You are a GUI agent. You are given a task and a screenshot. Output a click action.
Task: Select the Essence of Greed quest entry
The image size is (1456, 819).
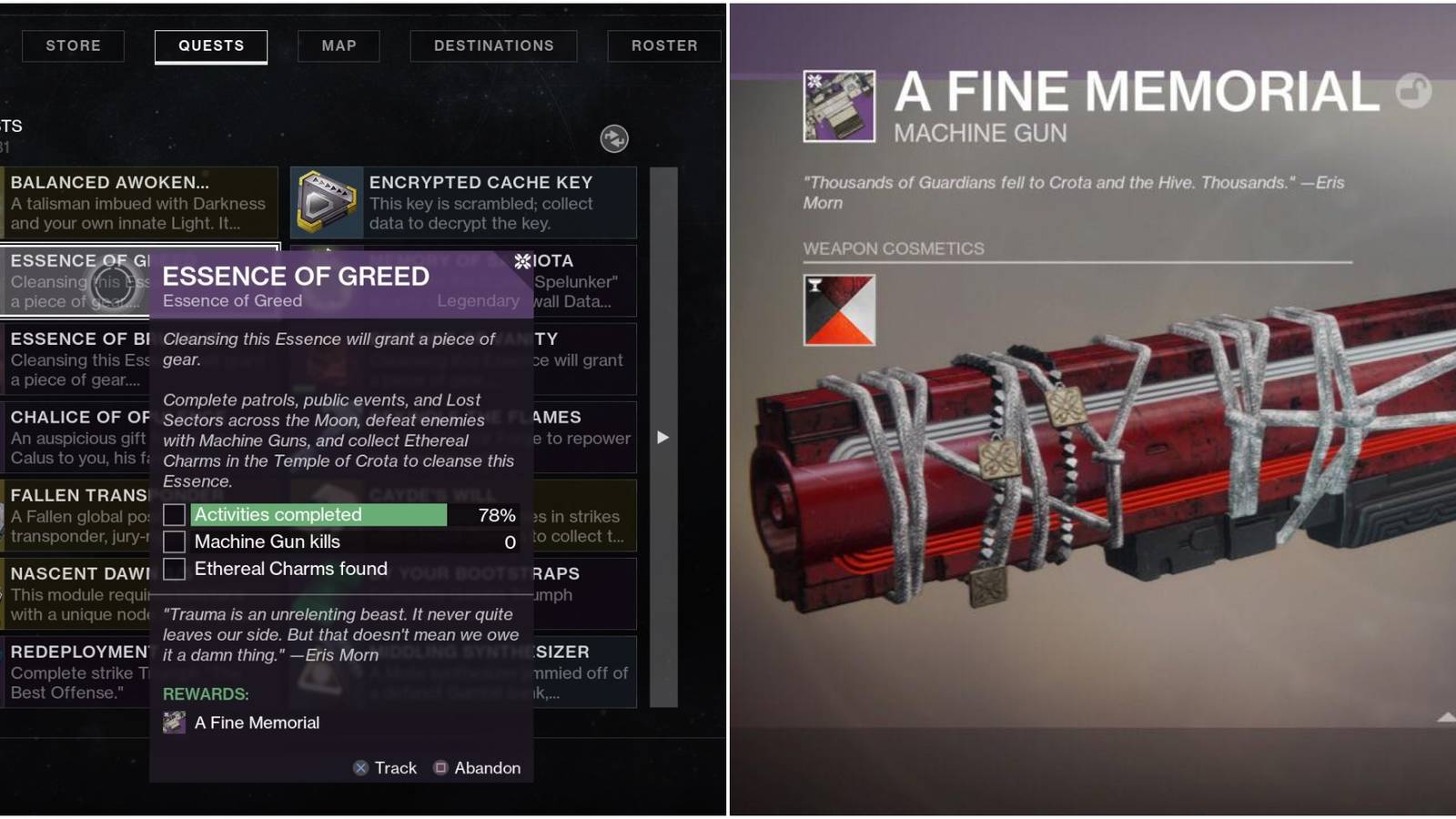coord(73,280)
